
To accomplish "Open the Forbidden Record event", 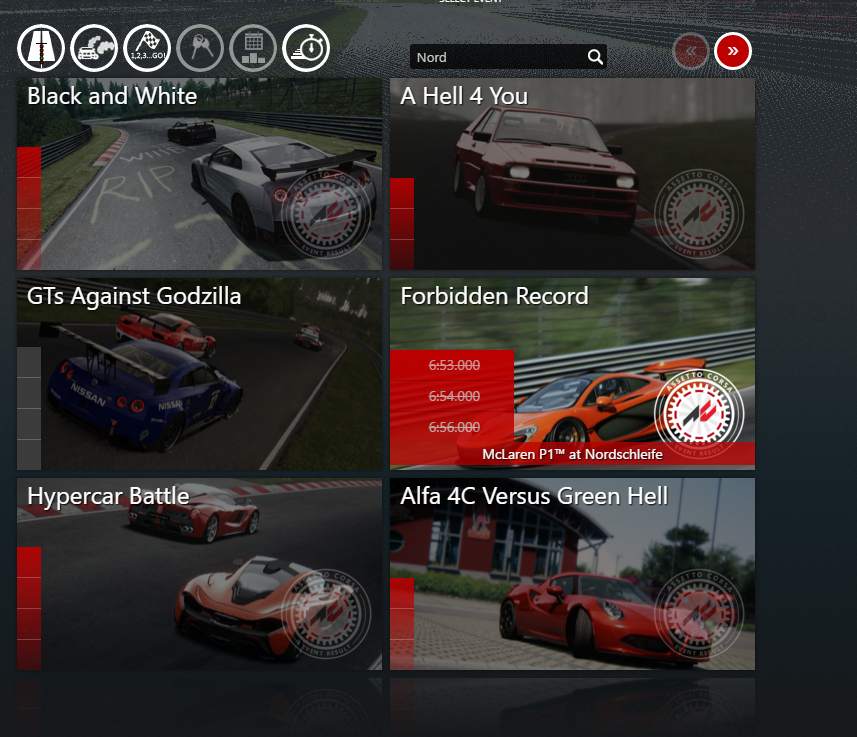I will 572,374.
